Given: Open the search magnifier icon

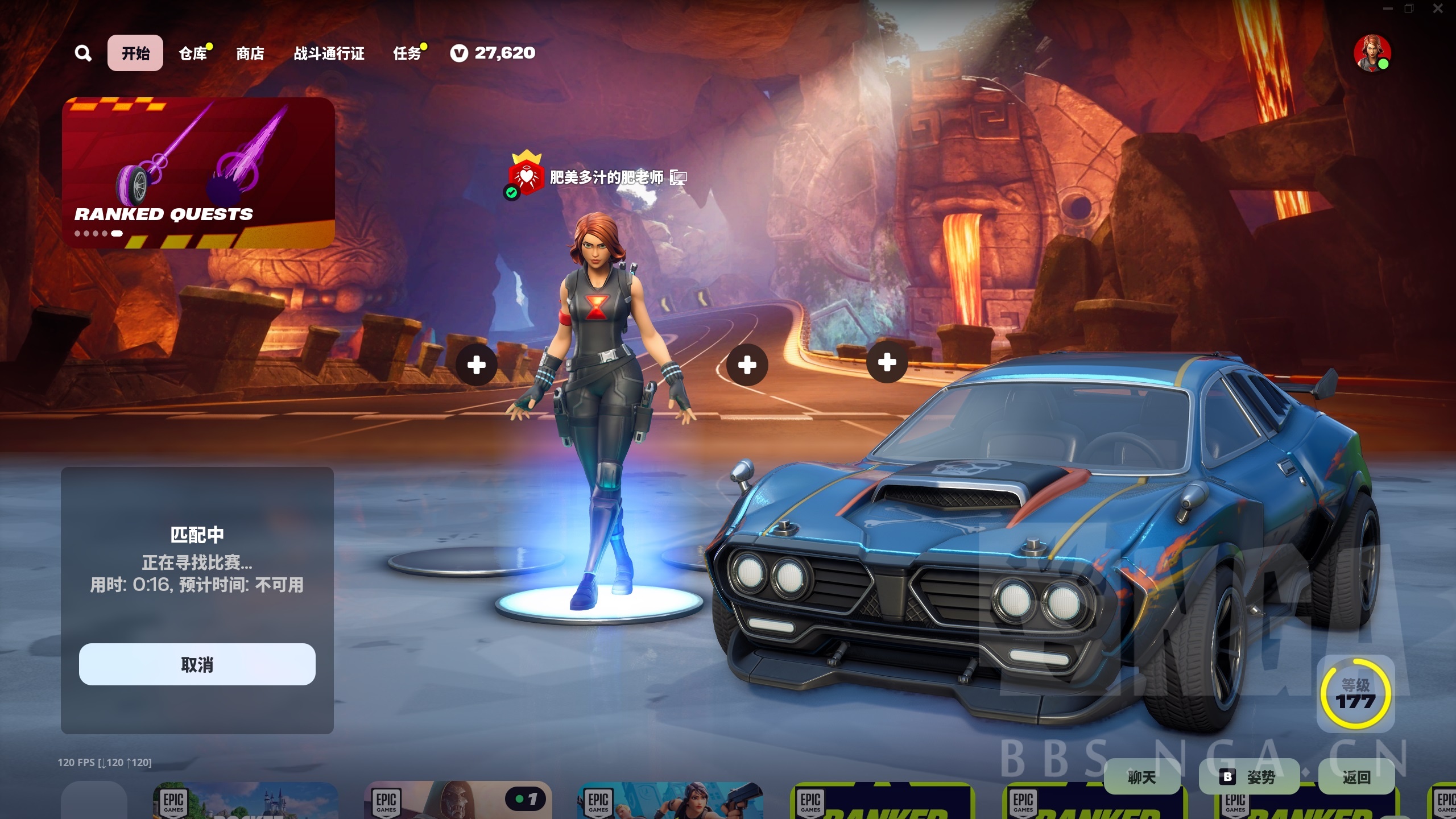Looking at the screenshot, I should 83,53.
